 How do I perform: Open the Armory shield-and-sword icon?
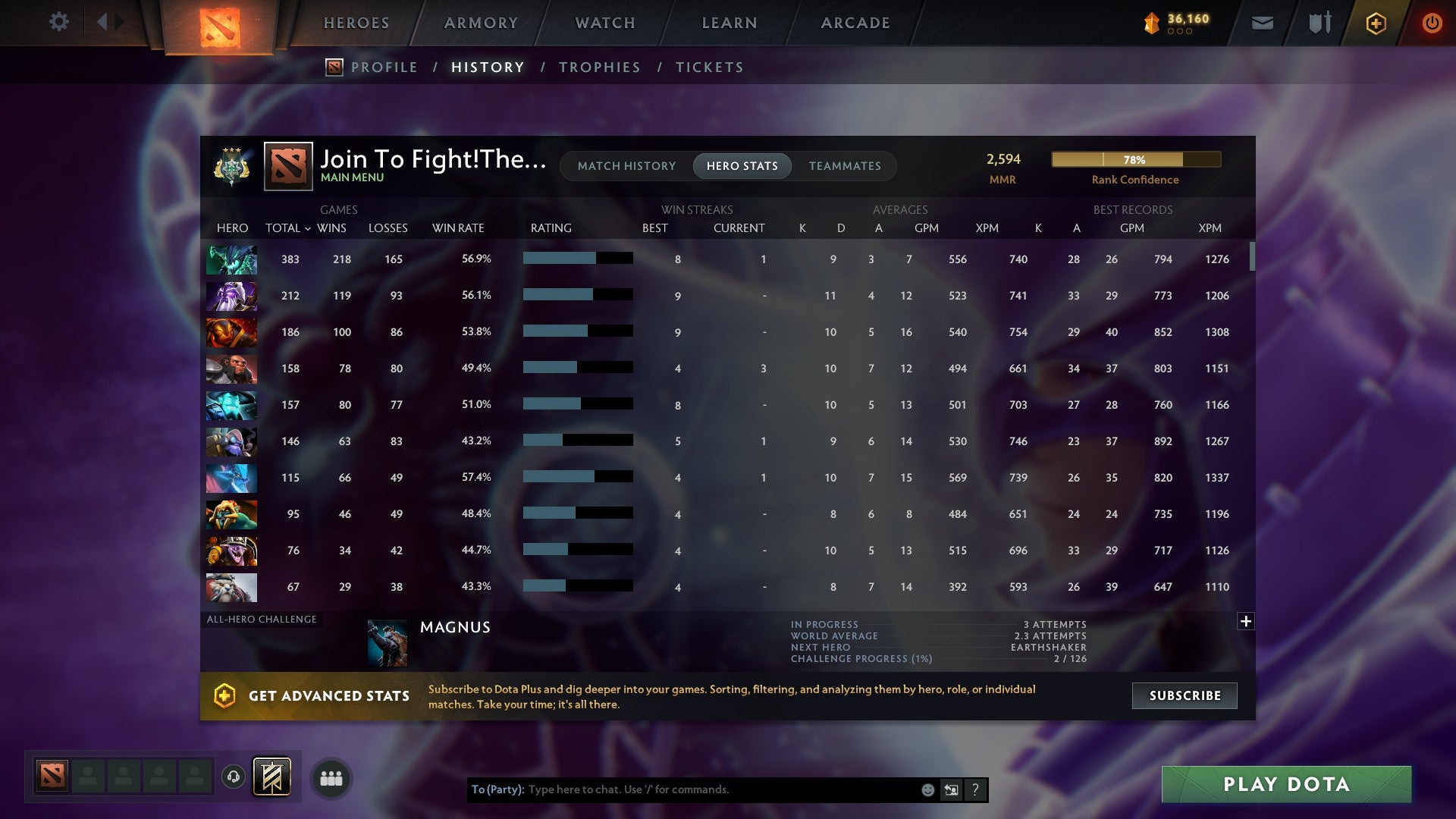point(1319,23)
